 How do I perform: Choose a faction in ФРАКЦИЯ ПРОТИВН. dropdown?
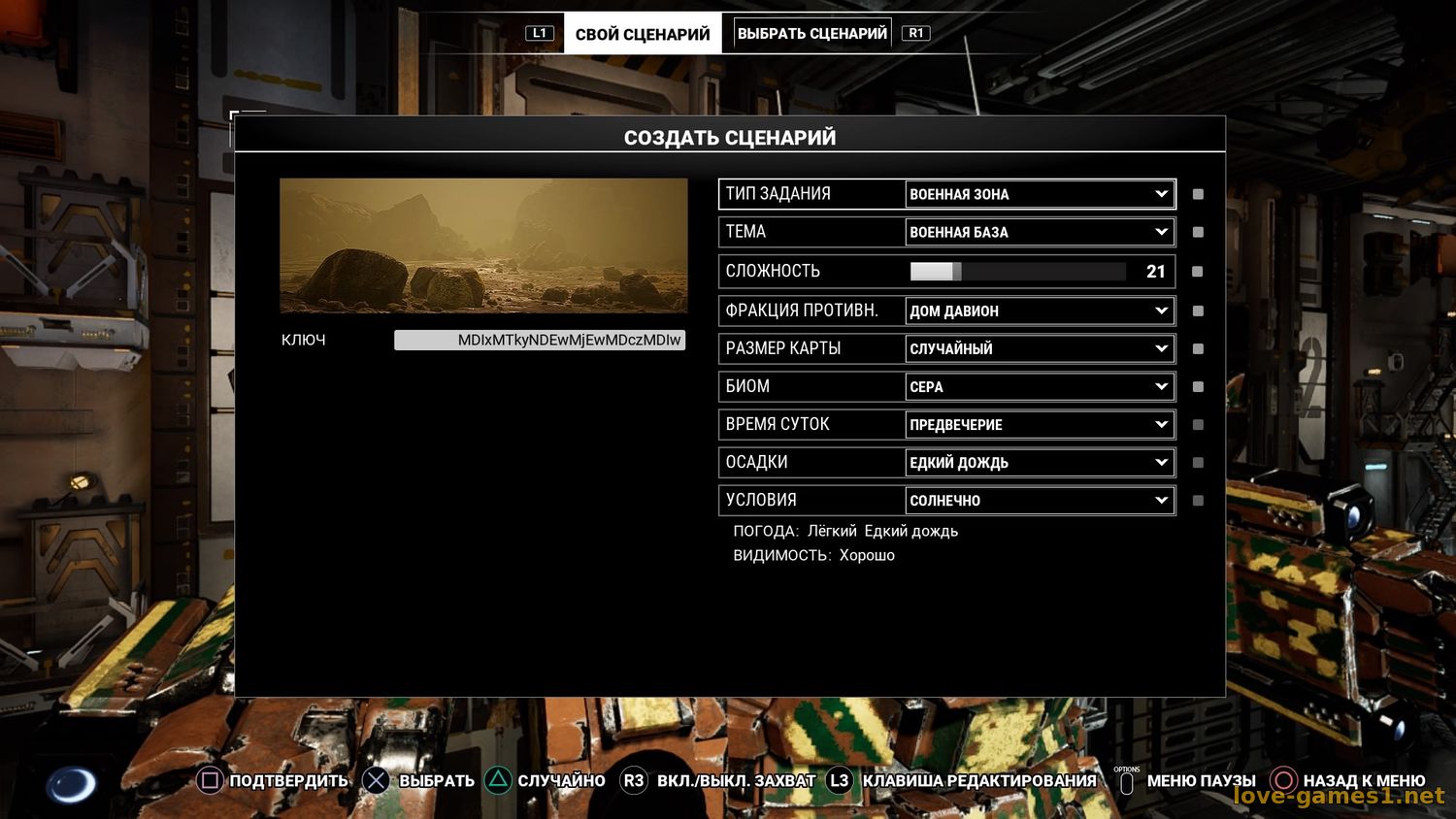(x=1039, y=311)
